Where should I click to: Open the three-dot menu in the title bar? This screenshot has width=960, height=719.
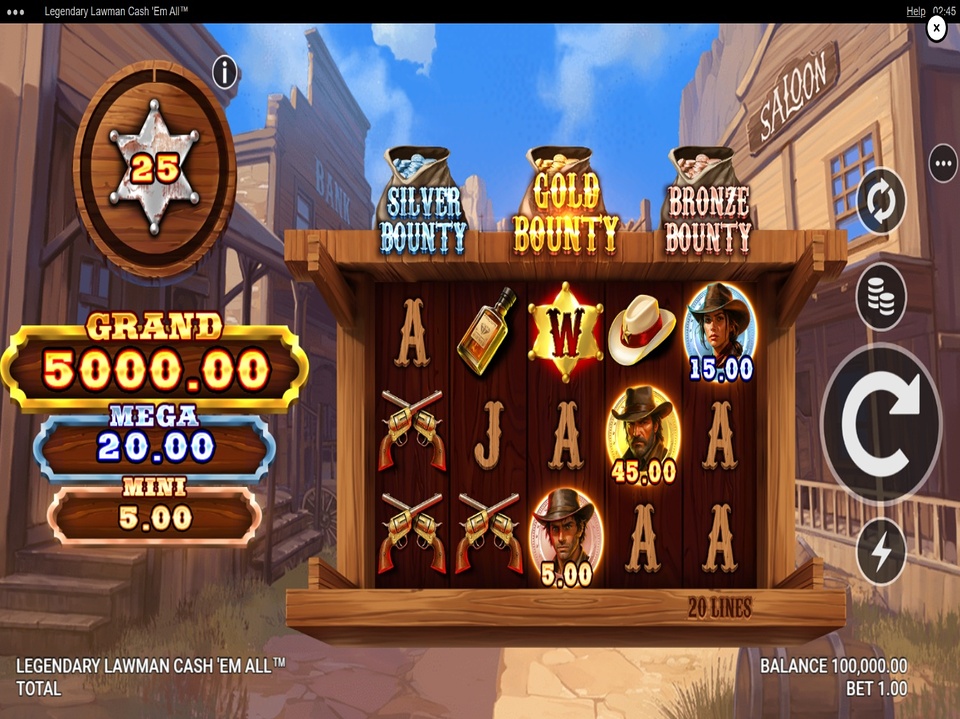tap(16, 11)
